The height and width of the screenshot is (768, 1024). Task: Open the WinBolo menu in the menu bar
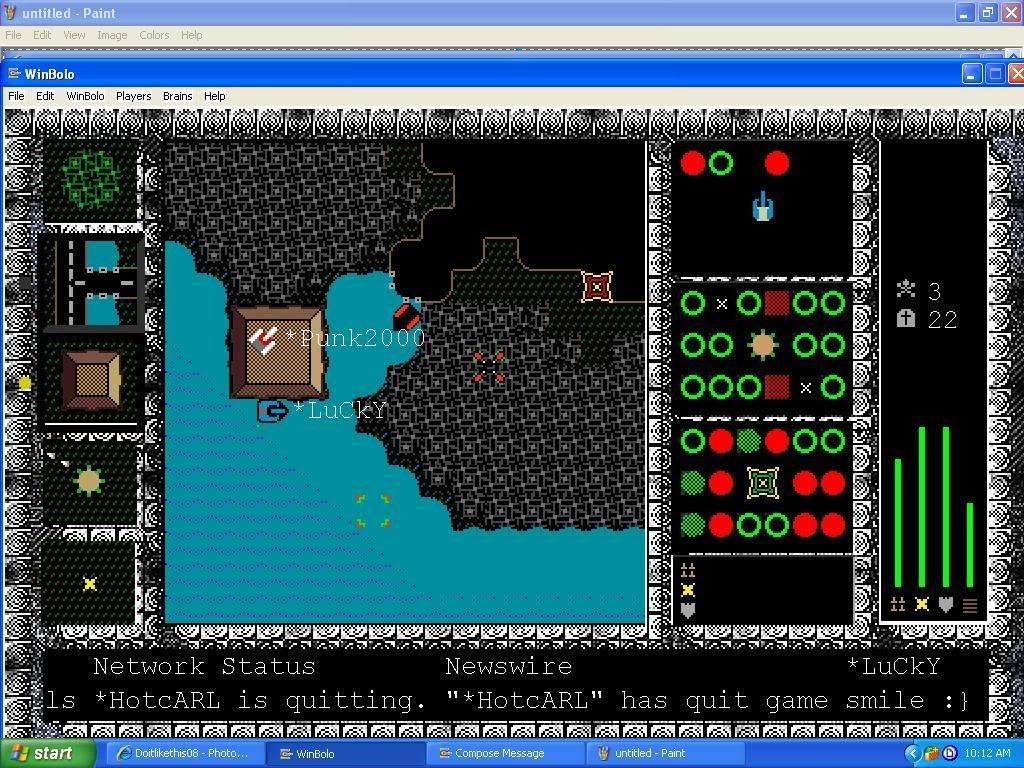[x=85, y=96]
